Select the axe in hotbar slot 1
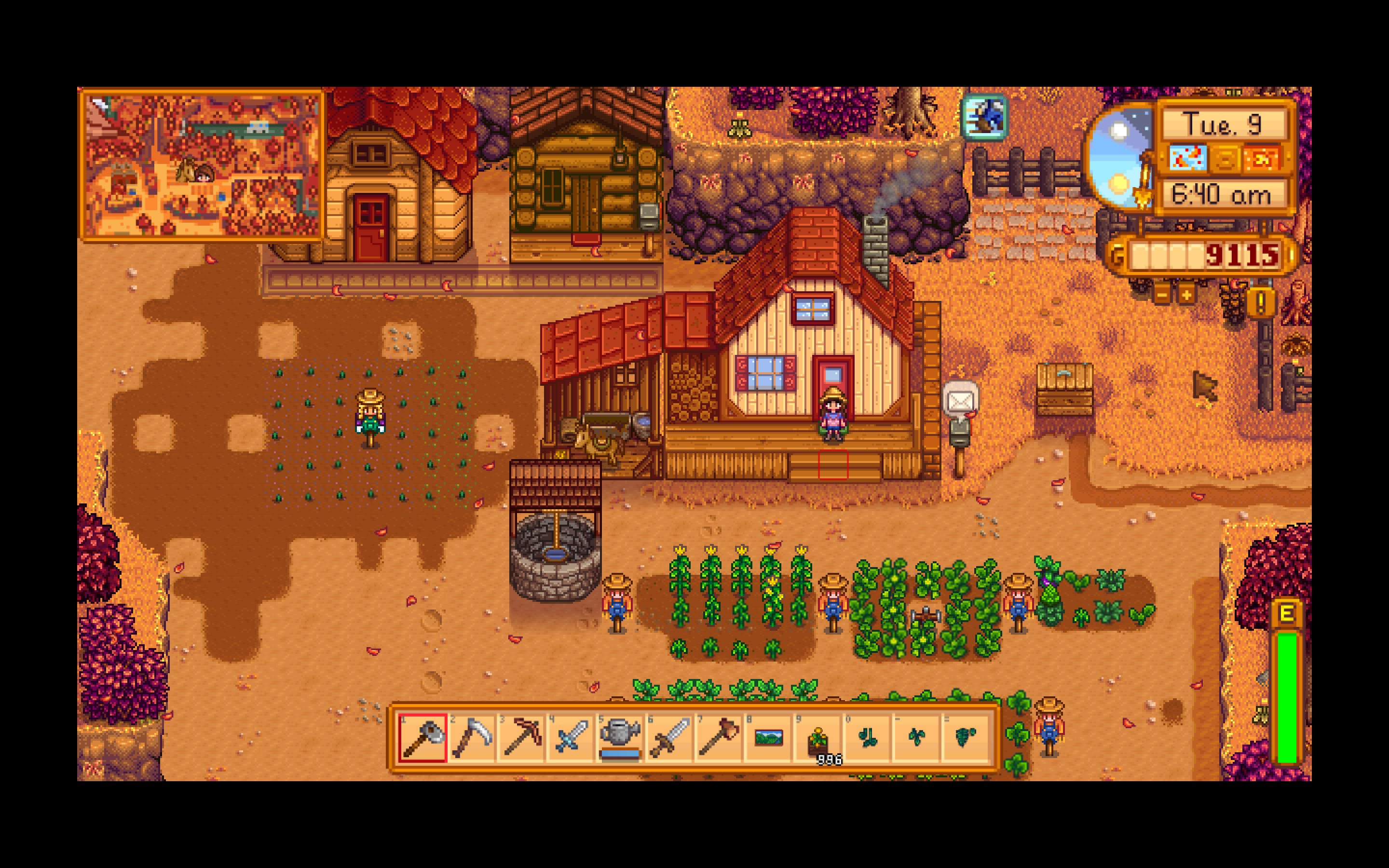The width and height of the screenshot is (1389, 868). click(x=422, y=739)
